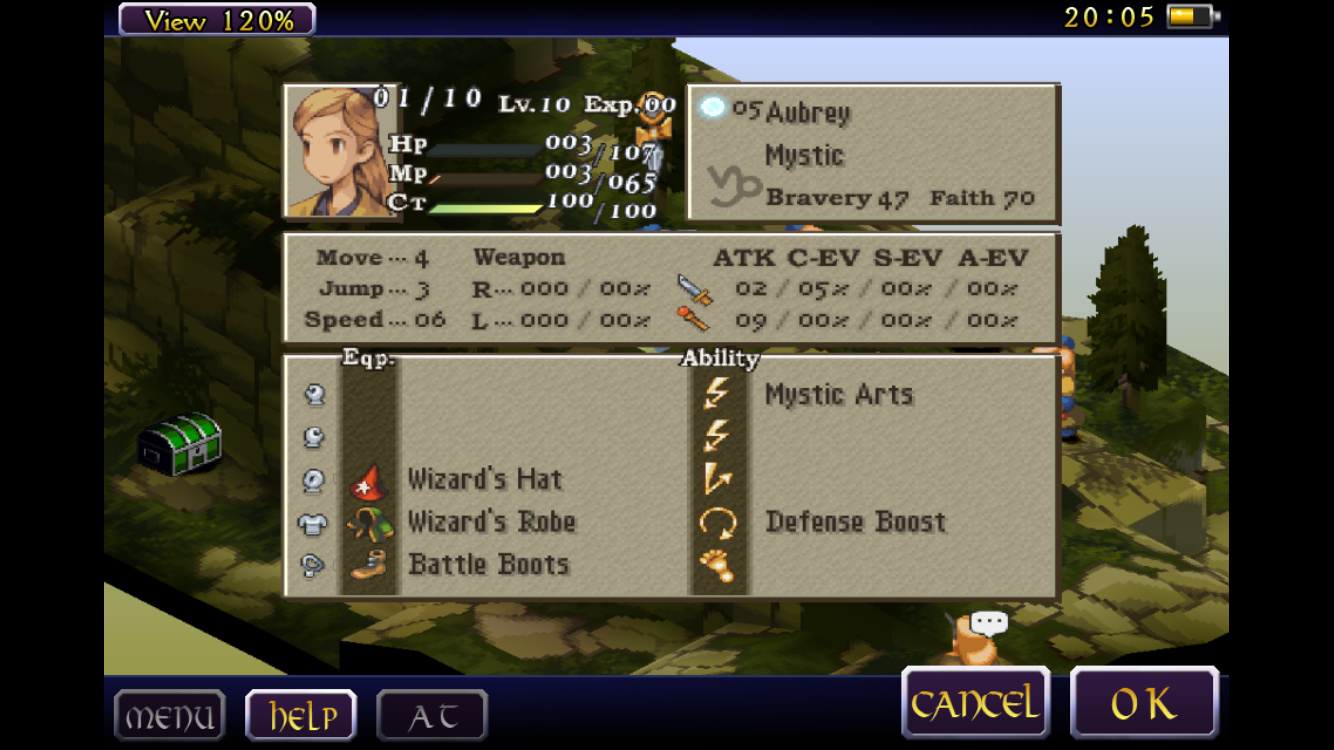Viewport: 1334px width, 750px height.
Task: Open the AT turn order list
Action: coord(432,716)
